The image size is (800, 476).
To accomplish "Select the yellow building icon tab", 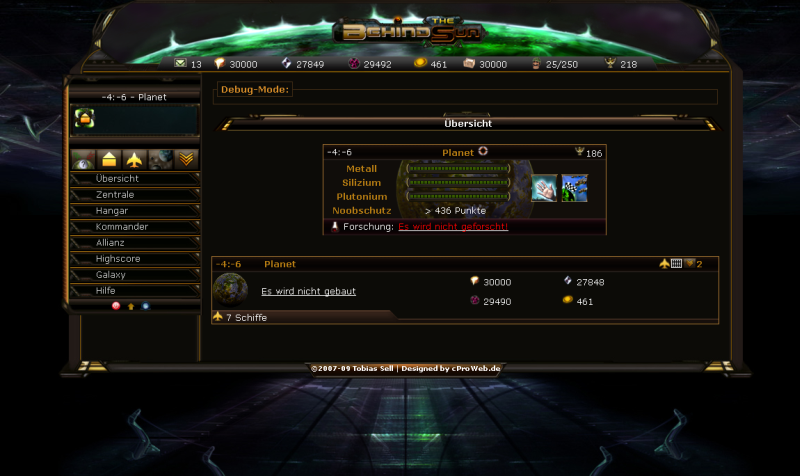I will [x=109, y=160].
